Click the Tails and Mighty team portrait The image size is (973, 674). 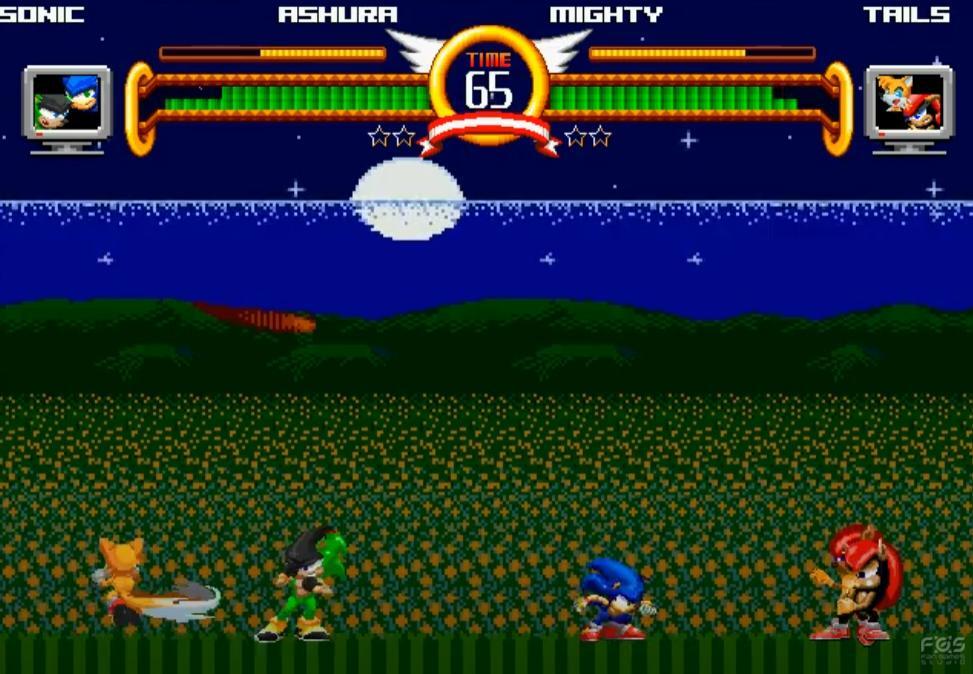(909, 102)
